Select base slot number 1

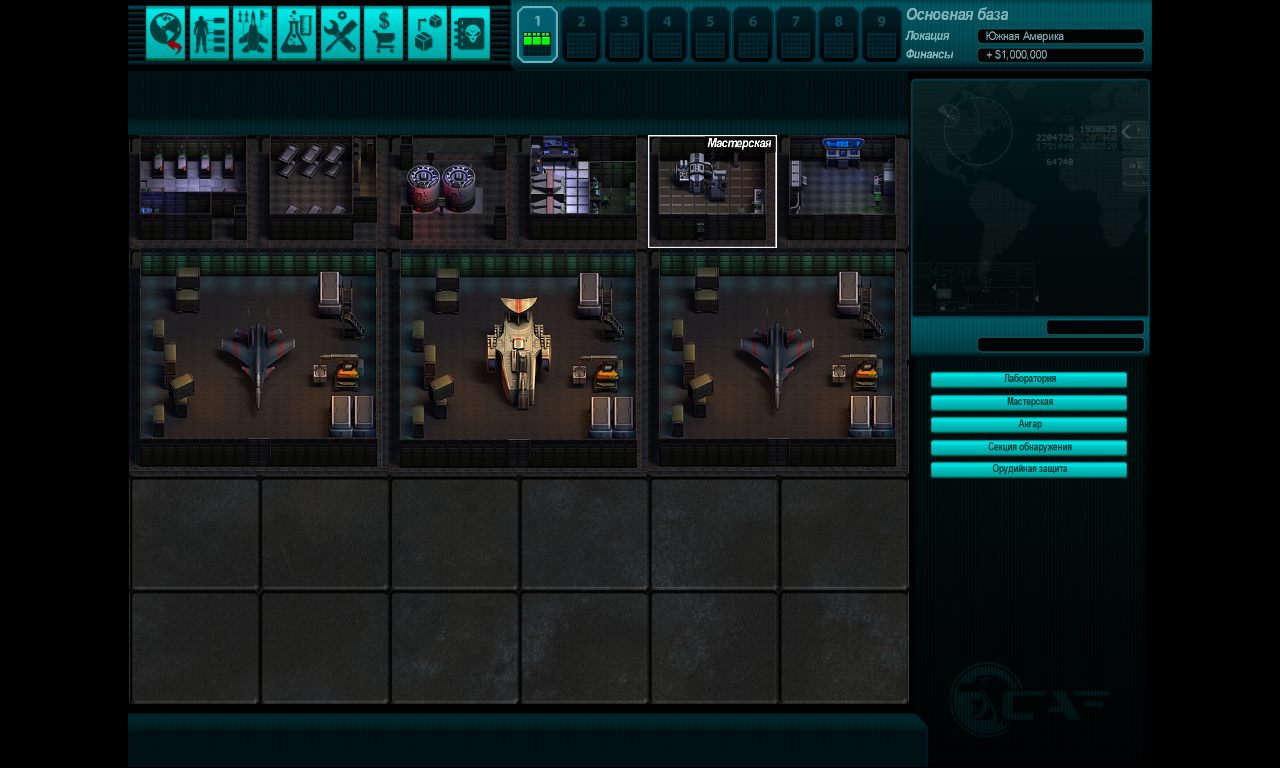(537, 34)
